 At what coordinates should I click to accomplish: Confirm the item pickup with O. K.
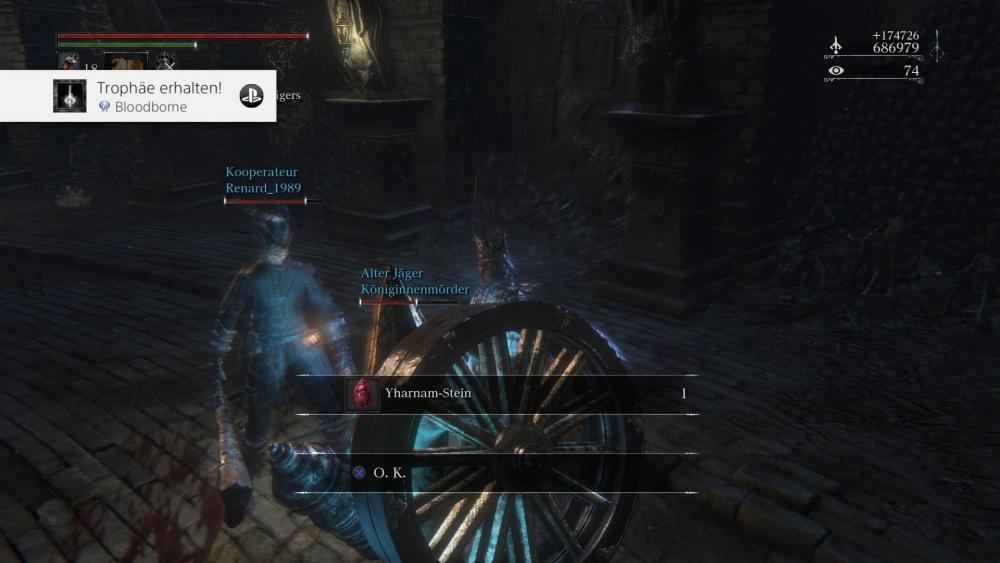pos(390,473)
